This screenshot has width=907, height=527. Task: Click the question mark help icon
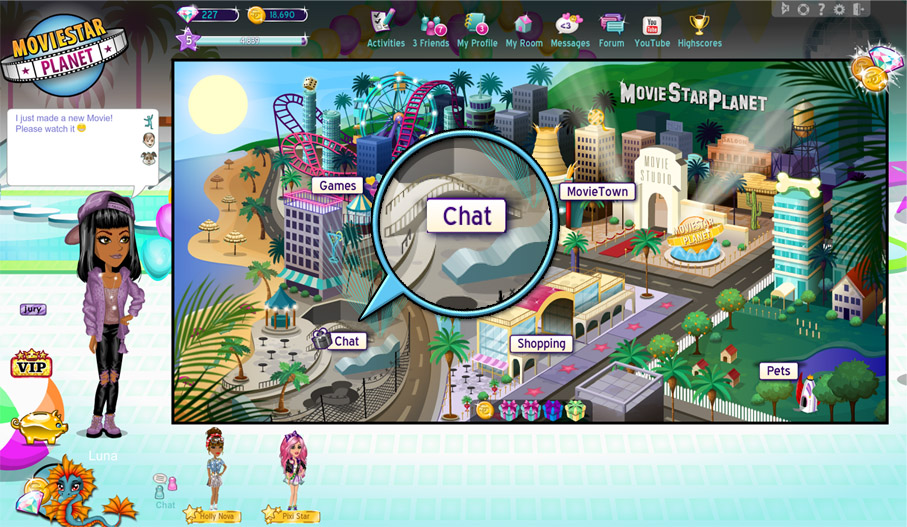(820, 9)
